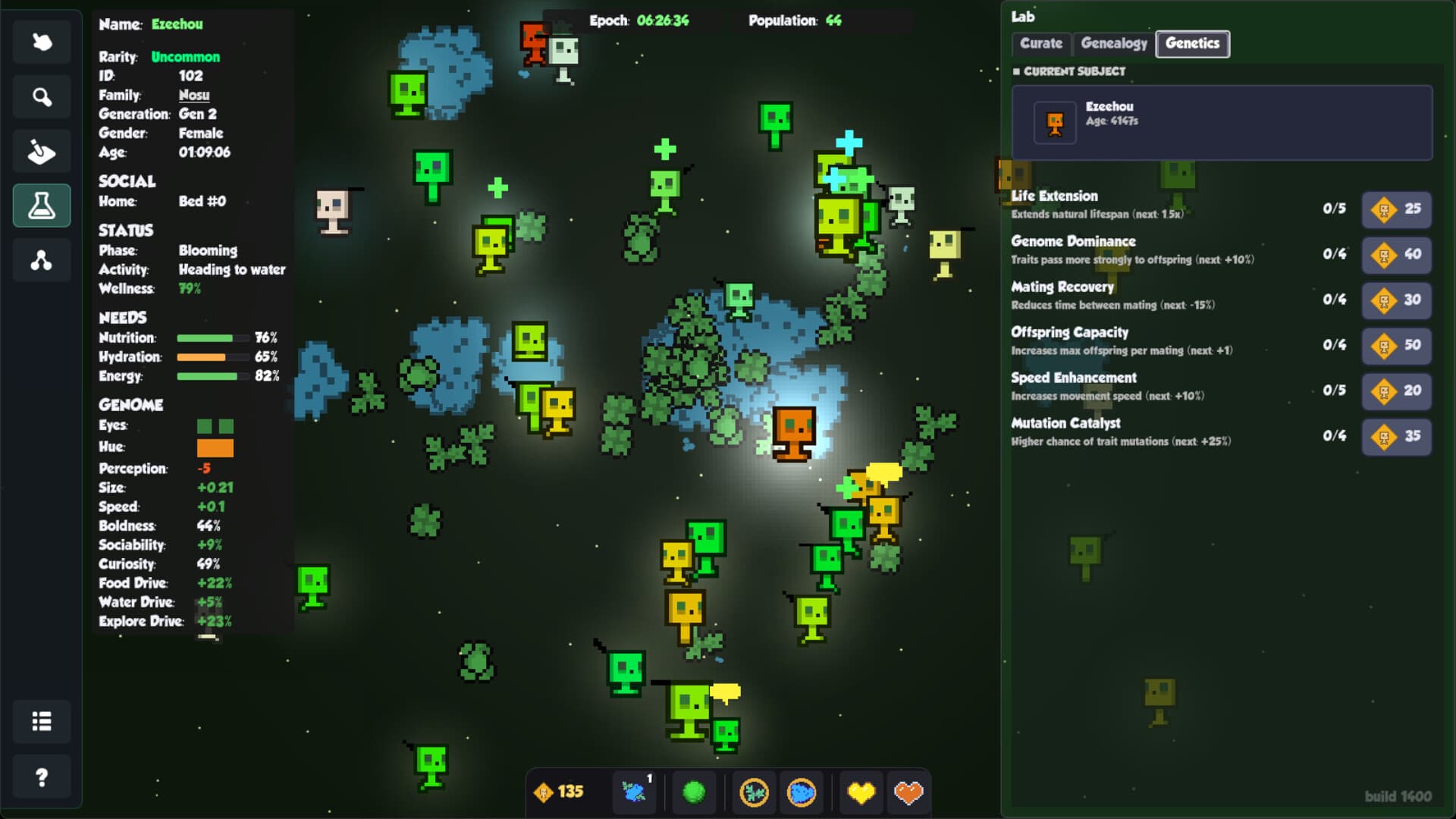Open the help question mark panel
This screenshot has height=819, width=1456.
point(42,777)
